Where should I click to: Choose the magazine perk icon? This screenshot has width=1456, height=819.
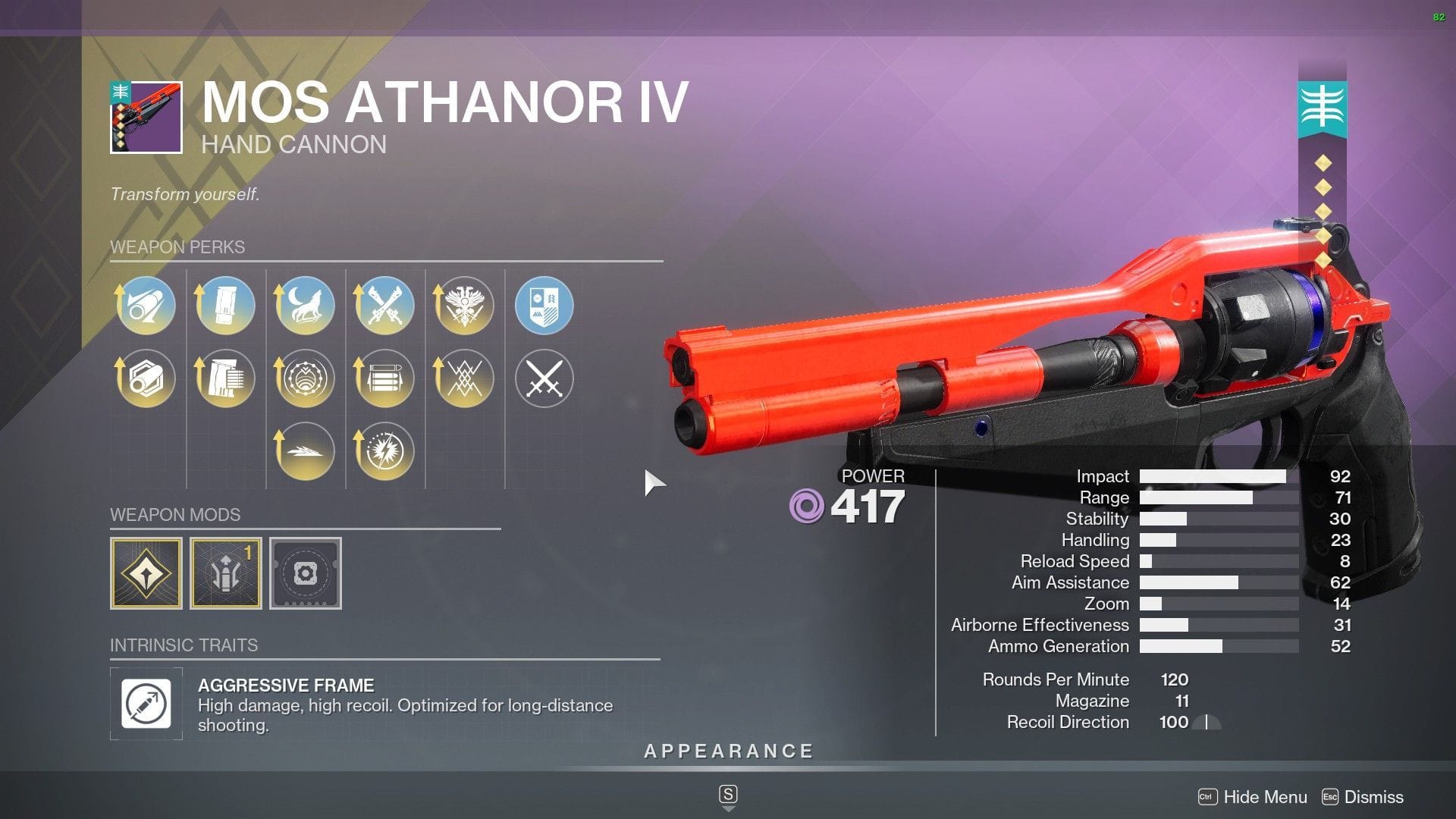coord(225,306)
